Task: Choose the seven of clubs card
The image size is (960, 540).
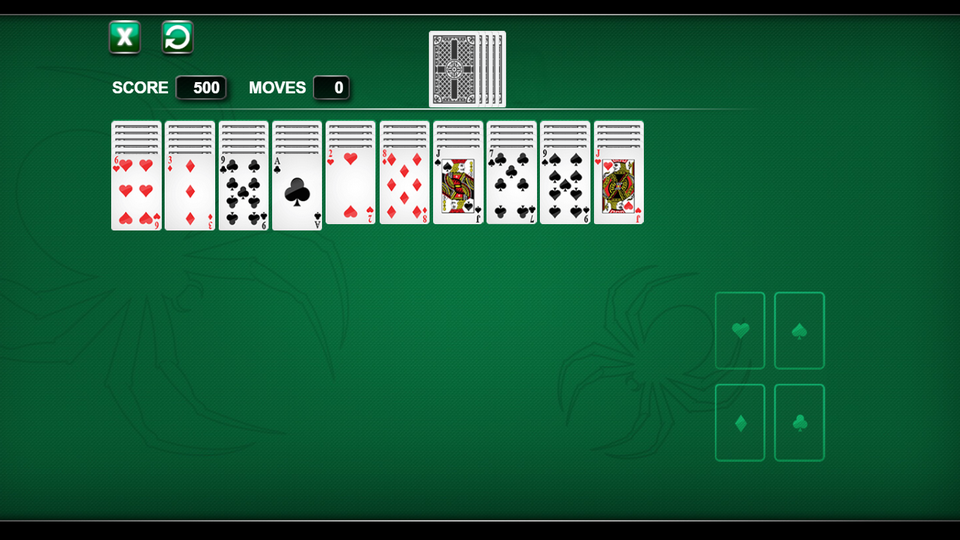Action: coord(512,188)
